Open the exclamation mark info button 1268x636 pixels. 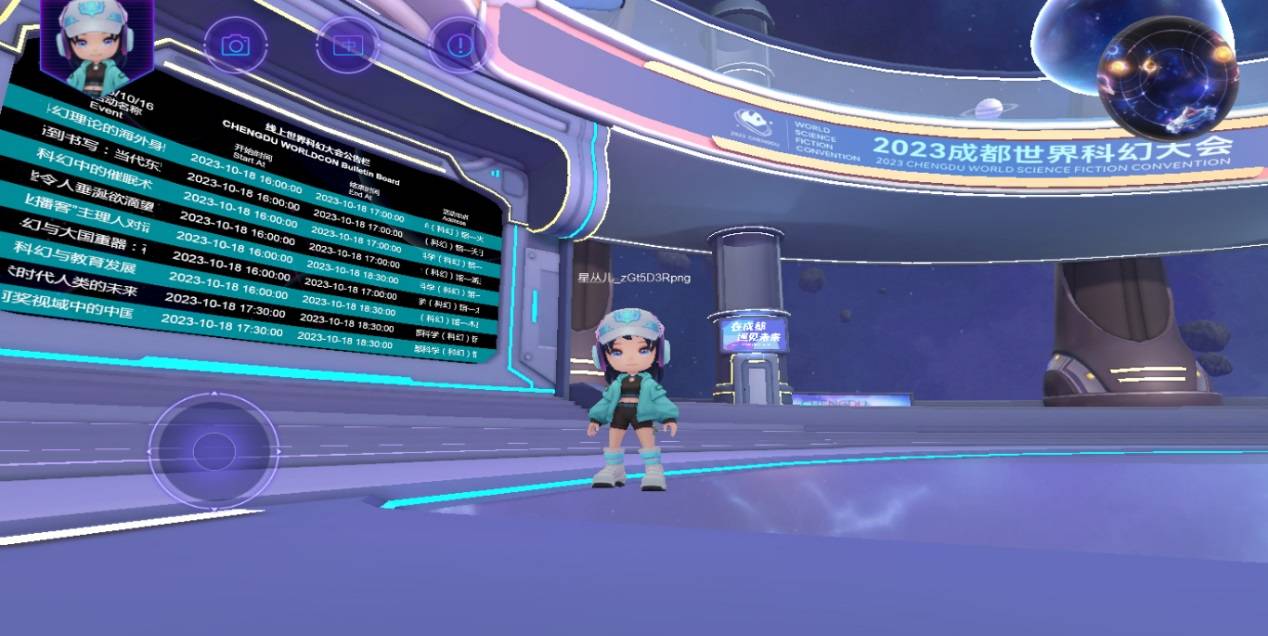point(459,45)
